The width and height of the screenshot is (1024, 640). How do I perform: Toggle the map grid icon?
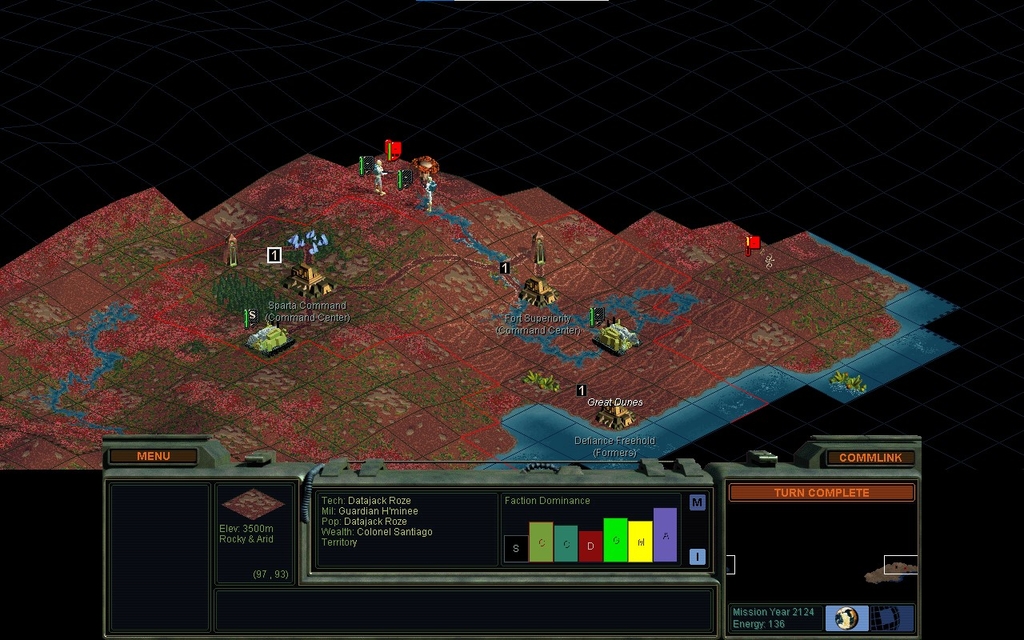pyautogui.click(x=887, y=618)
